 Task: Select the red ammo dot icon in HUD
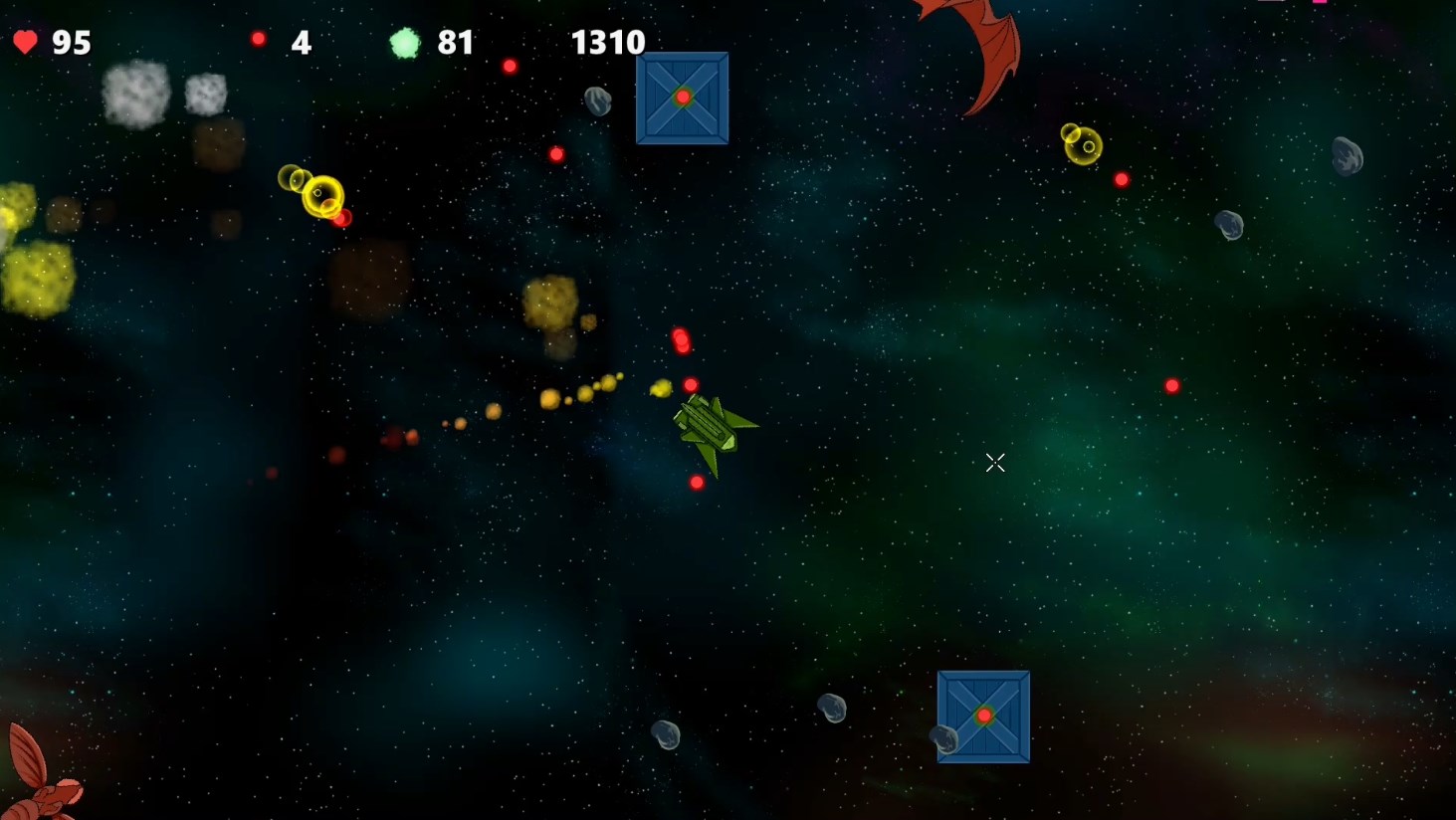[x=259, y=39]
